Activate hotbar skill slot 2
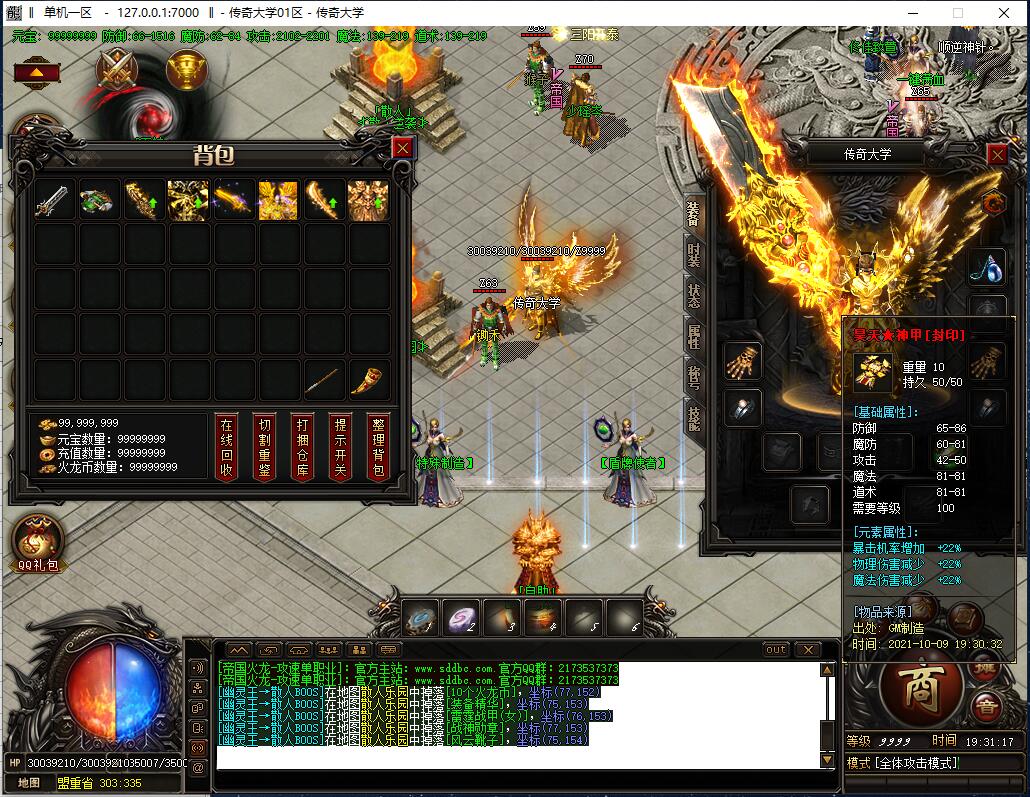Screen dimensions: 1030x797 pos(461,616)
